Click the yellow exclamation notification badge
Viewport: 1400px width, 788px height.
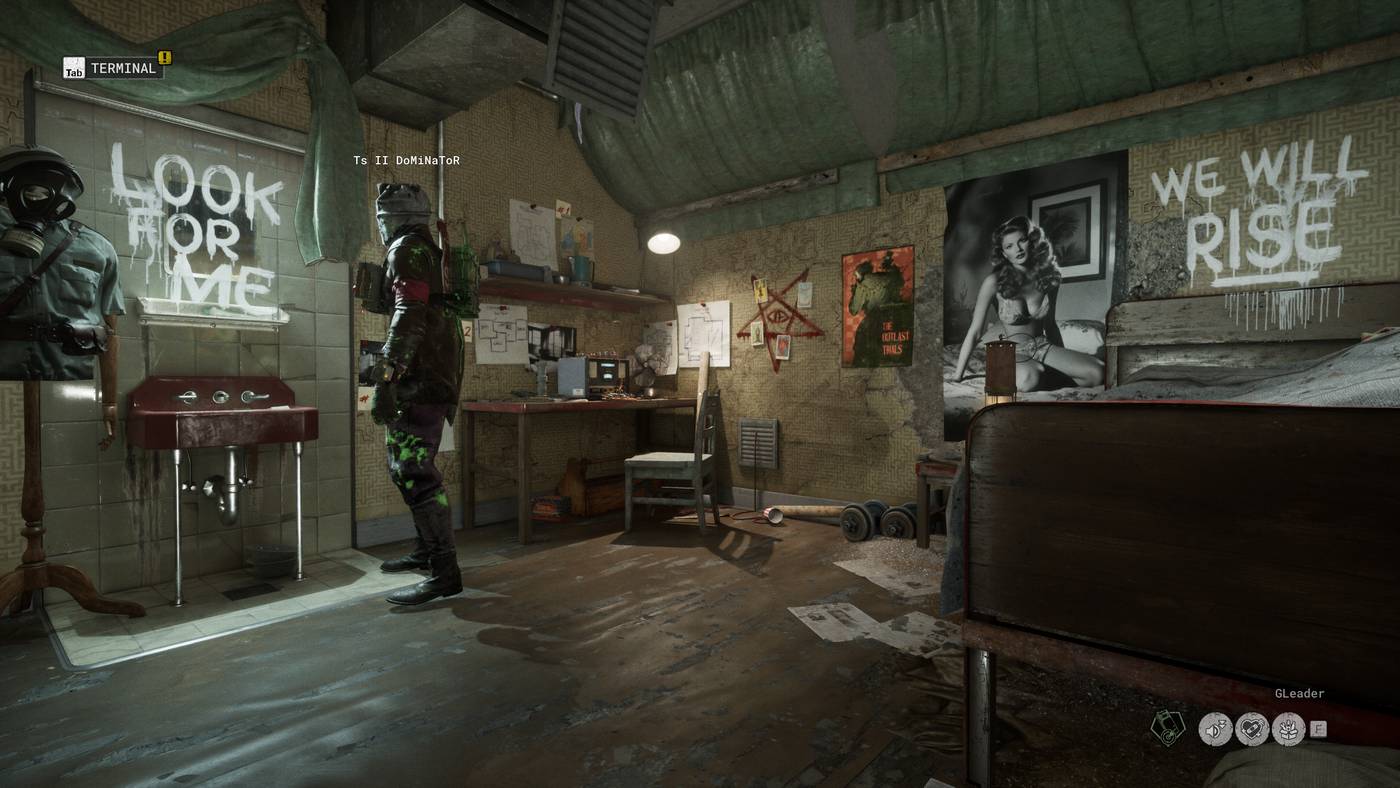(165, 58)
